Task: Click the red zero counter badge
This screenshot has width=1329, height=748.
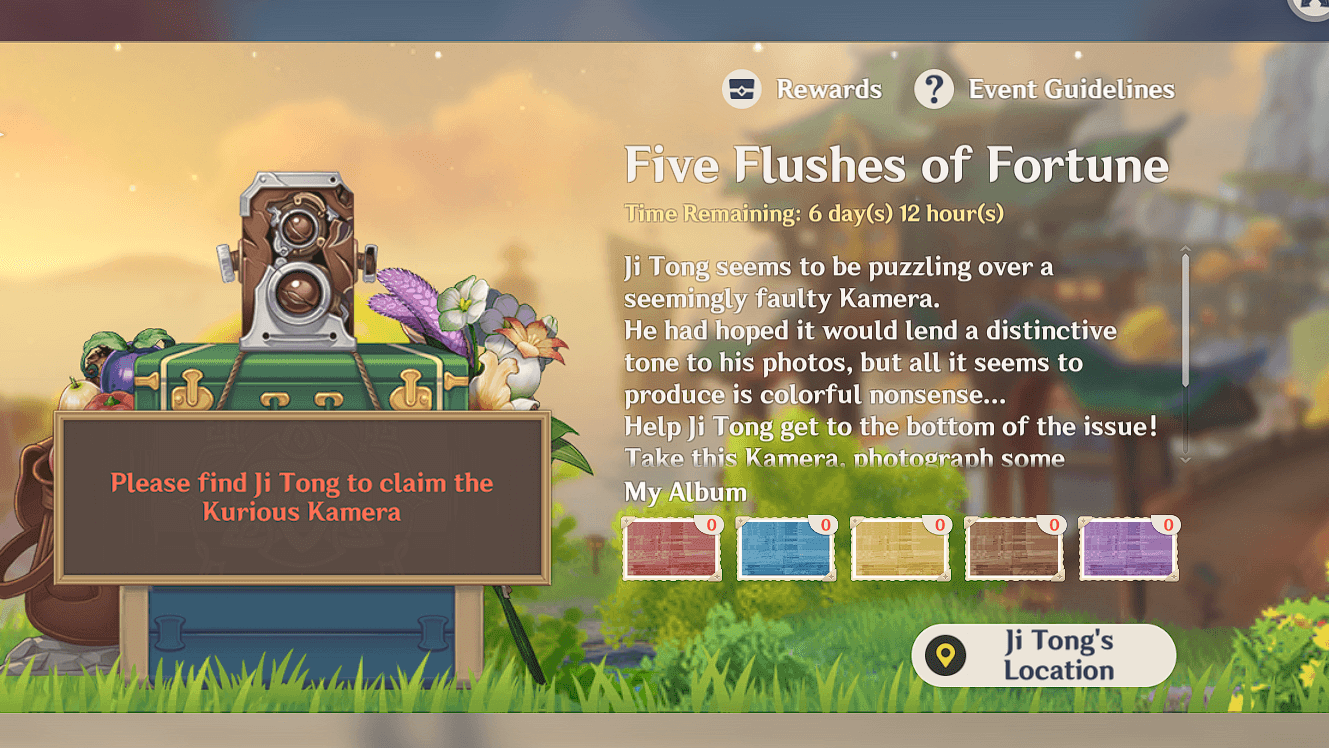Action: (x=711, y=522)
